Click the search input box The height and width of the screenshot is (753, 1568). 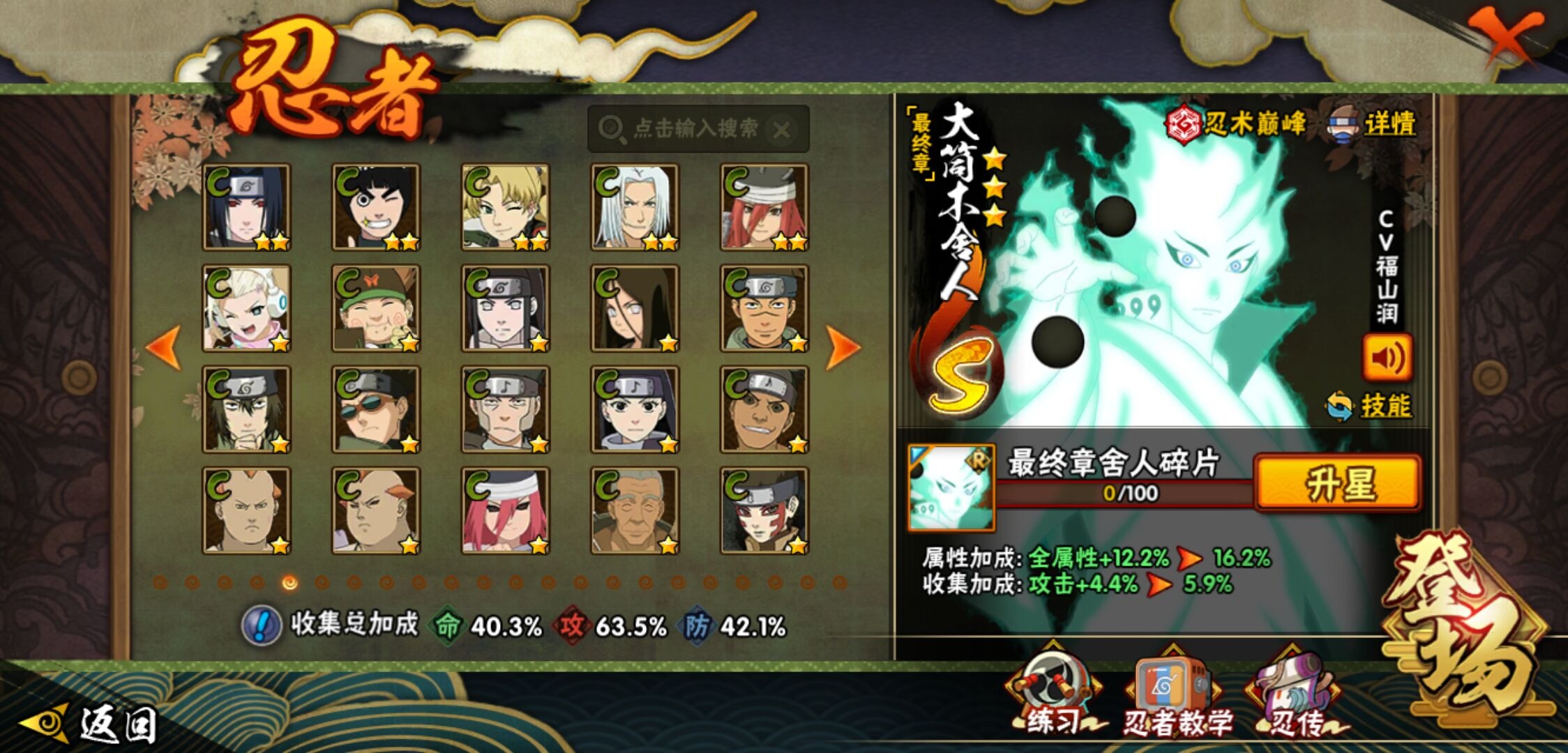[x=694, y=129]
